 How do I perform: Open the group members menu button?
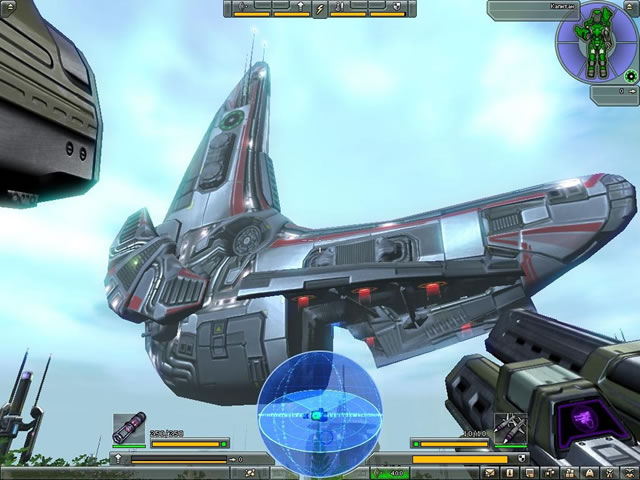pyautogui.click(x=570, y=472)
